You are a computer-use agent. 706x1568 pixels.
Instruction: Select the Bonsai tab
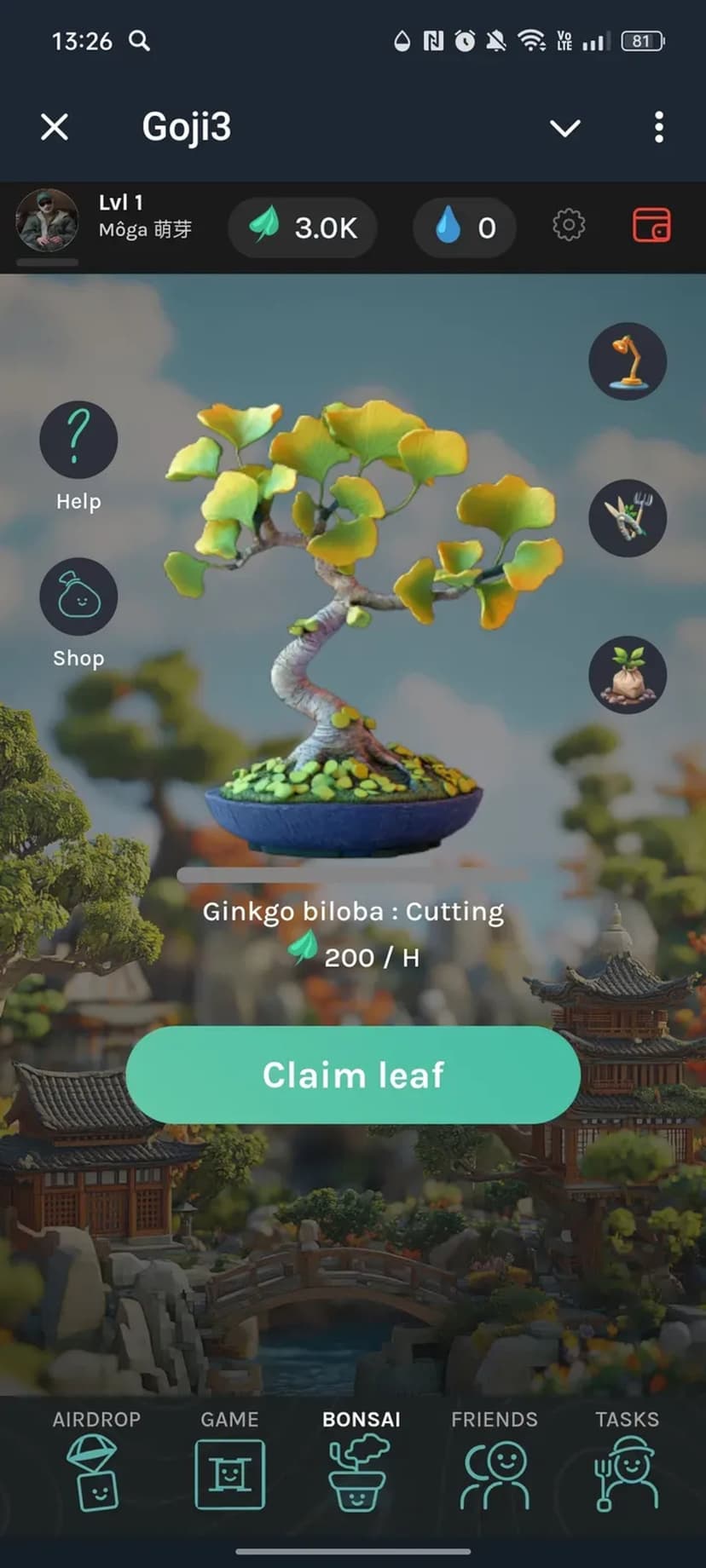coord(361,1461)
